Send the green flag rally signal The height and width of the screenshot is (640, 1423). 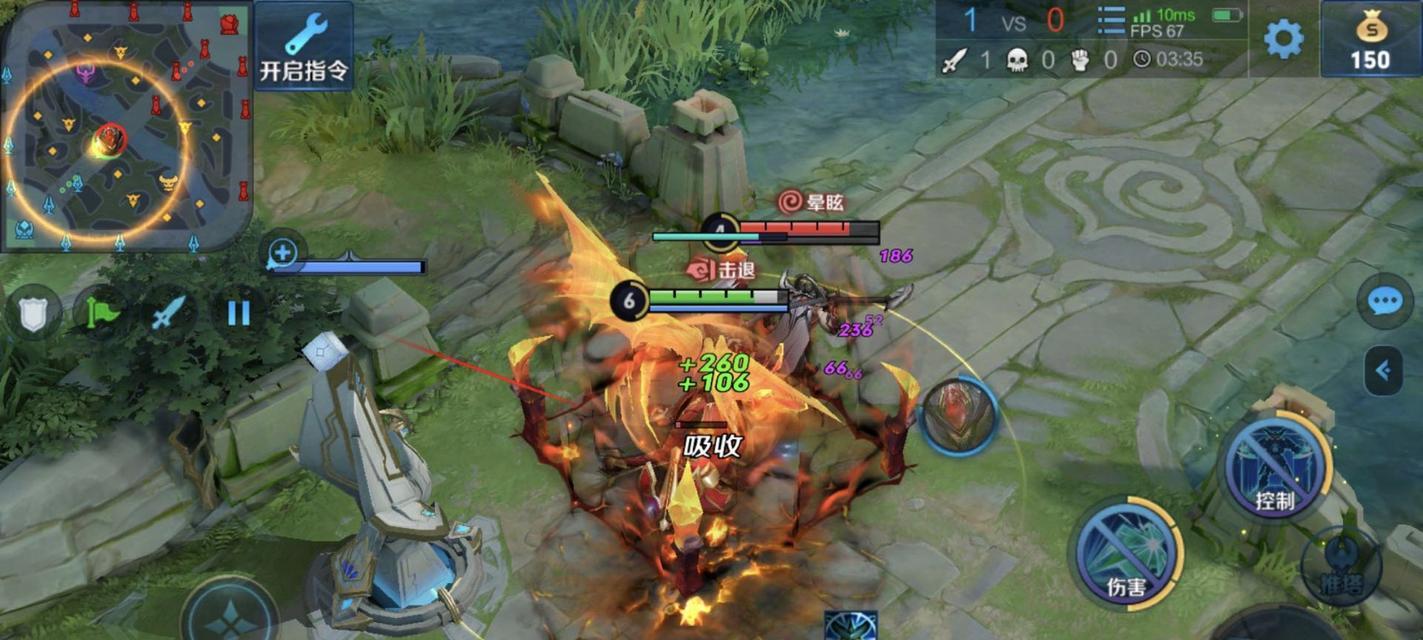pyautogui.click(x=102, y=314)
